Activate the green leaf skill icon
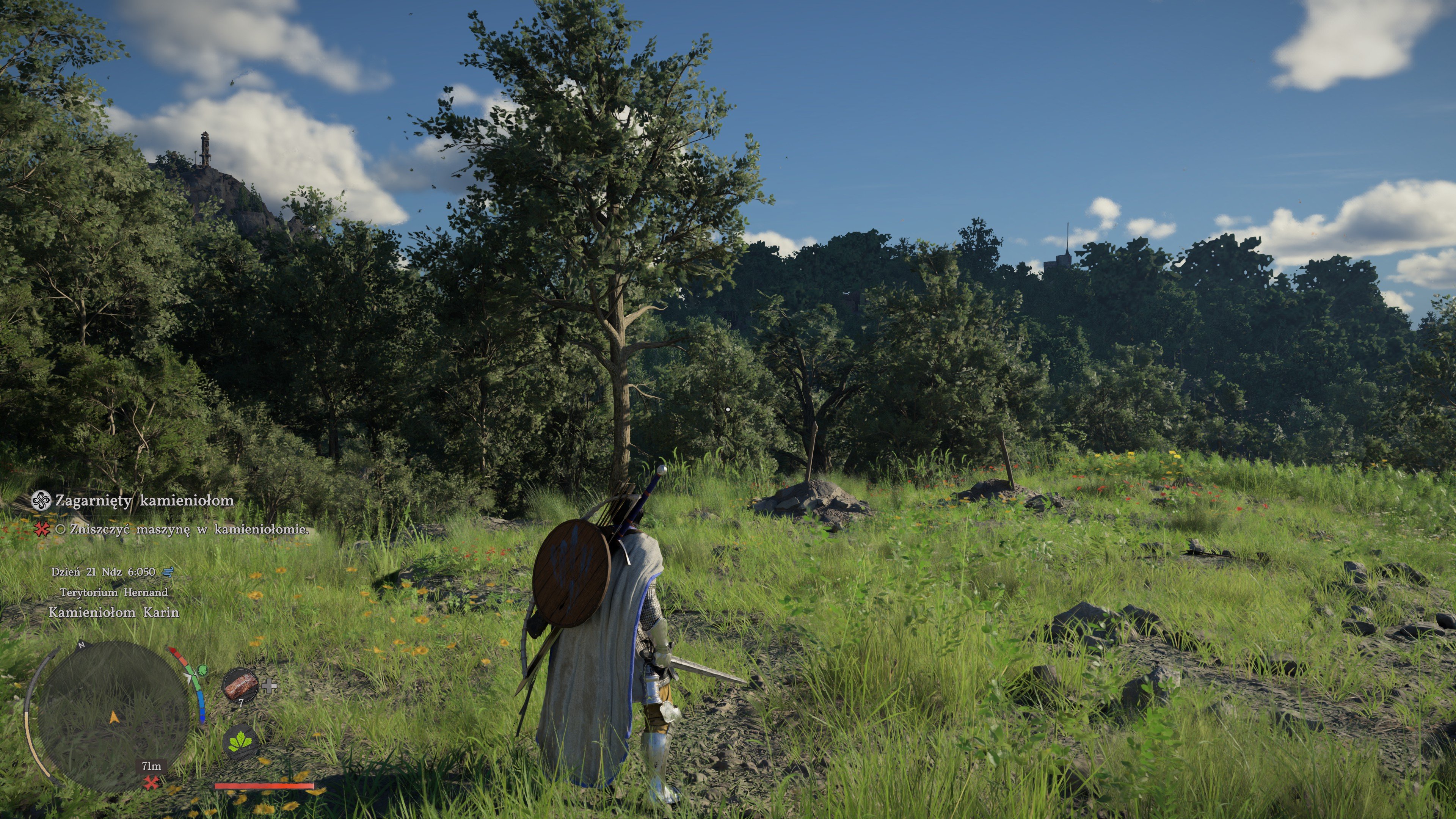 click(240, 741)
